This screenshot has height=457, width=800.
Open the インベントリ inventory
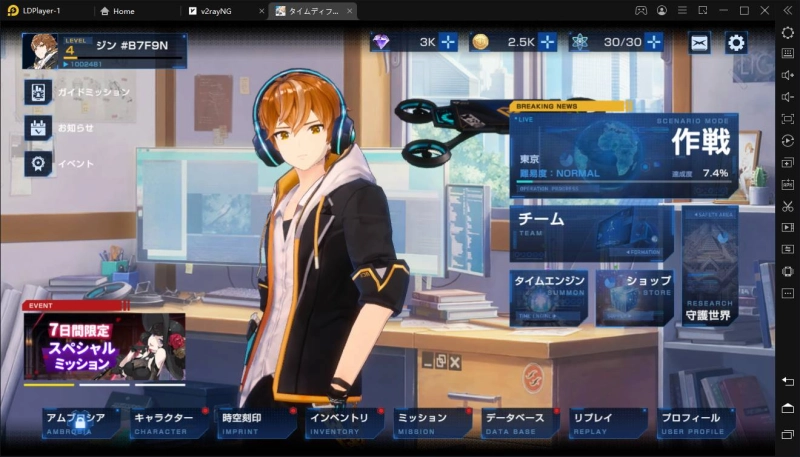coord(344,422)
